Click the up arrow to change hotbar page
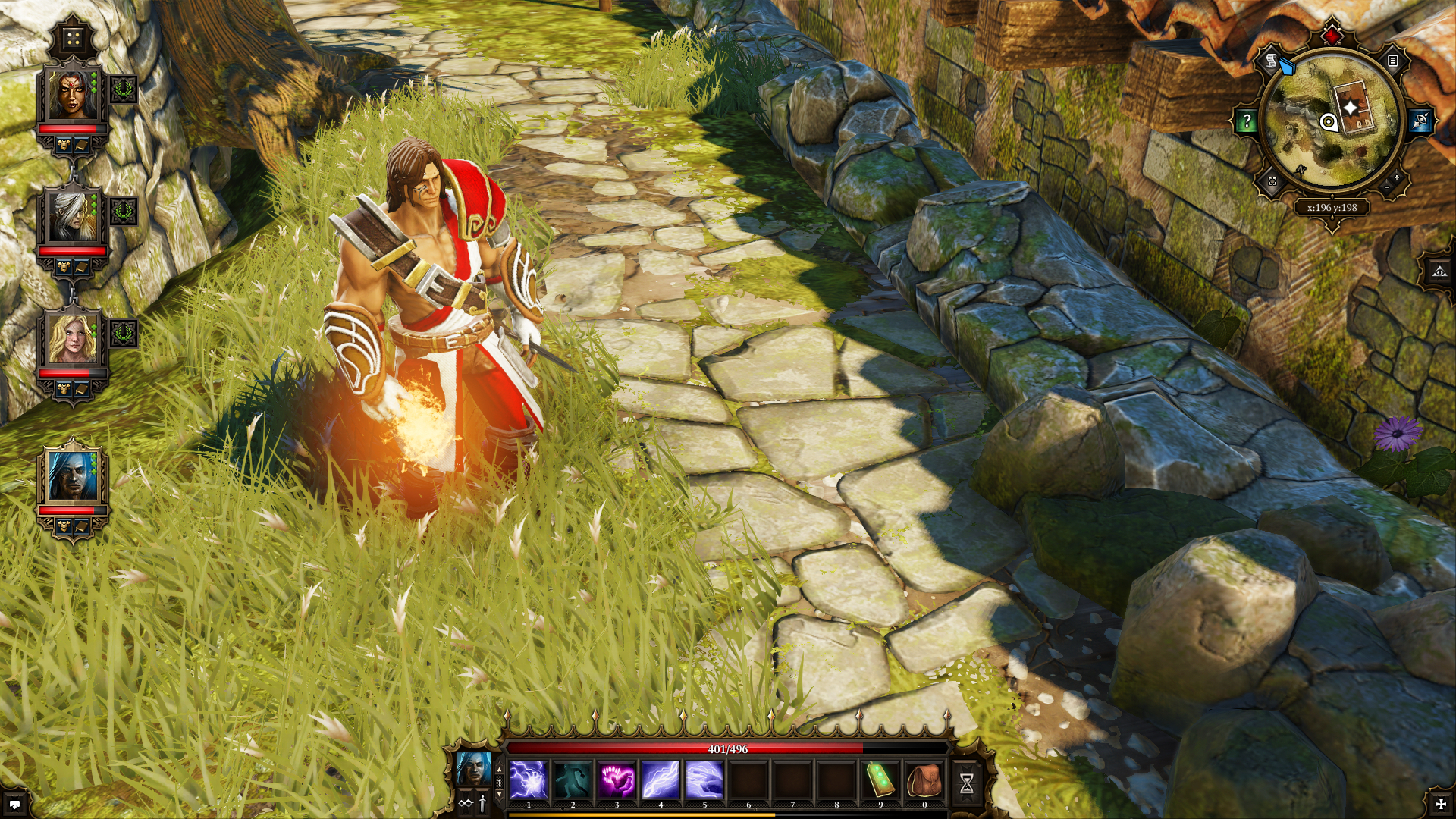 coord(499,768)
